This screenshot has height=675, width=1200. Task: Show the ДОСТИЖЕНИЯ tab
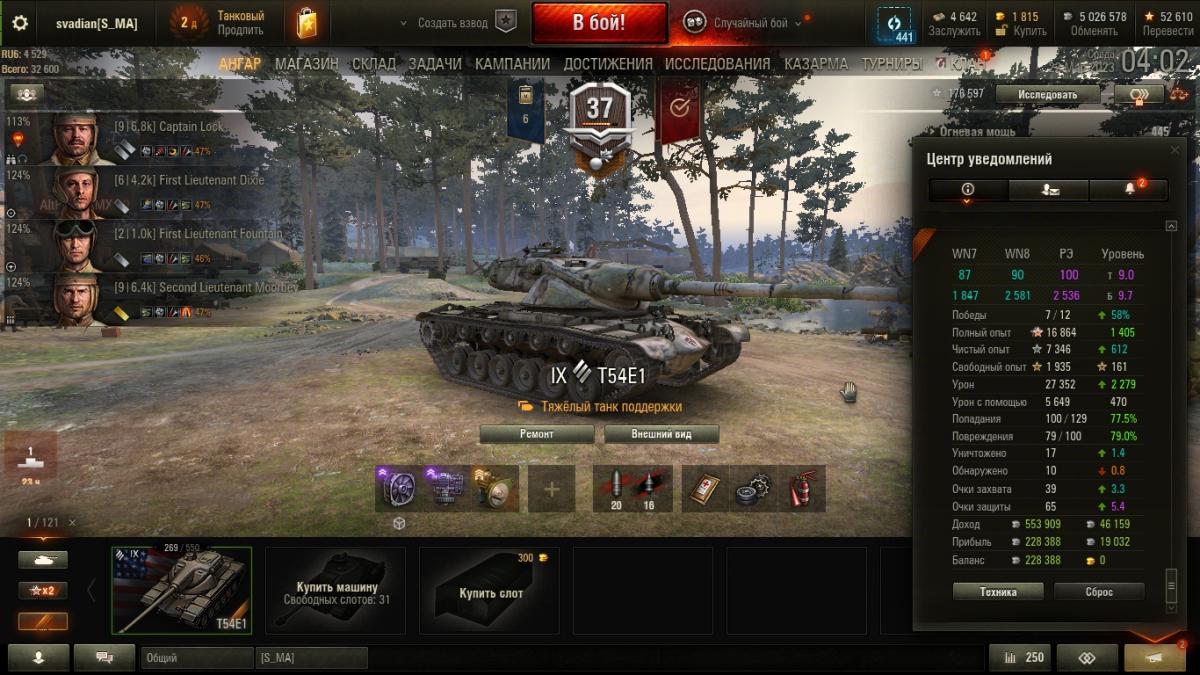[608, 64]
